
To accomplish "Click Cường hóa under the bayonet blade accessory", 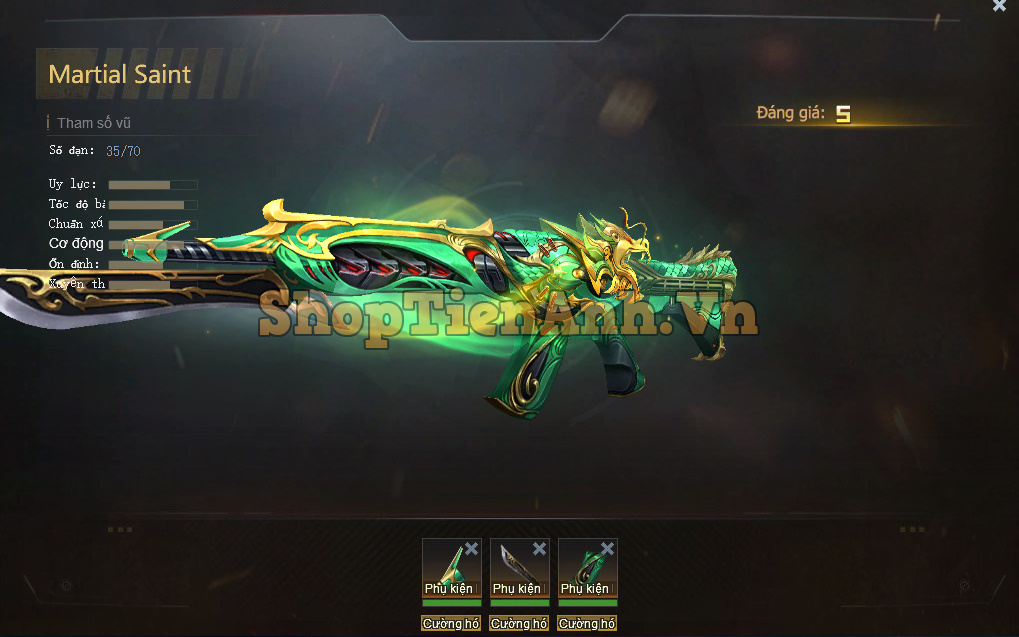I will pos(519,624).
